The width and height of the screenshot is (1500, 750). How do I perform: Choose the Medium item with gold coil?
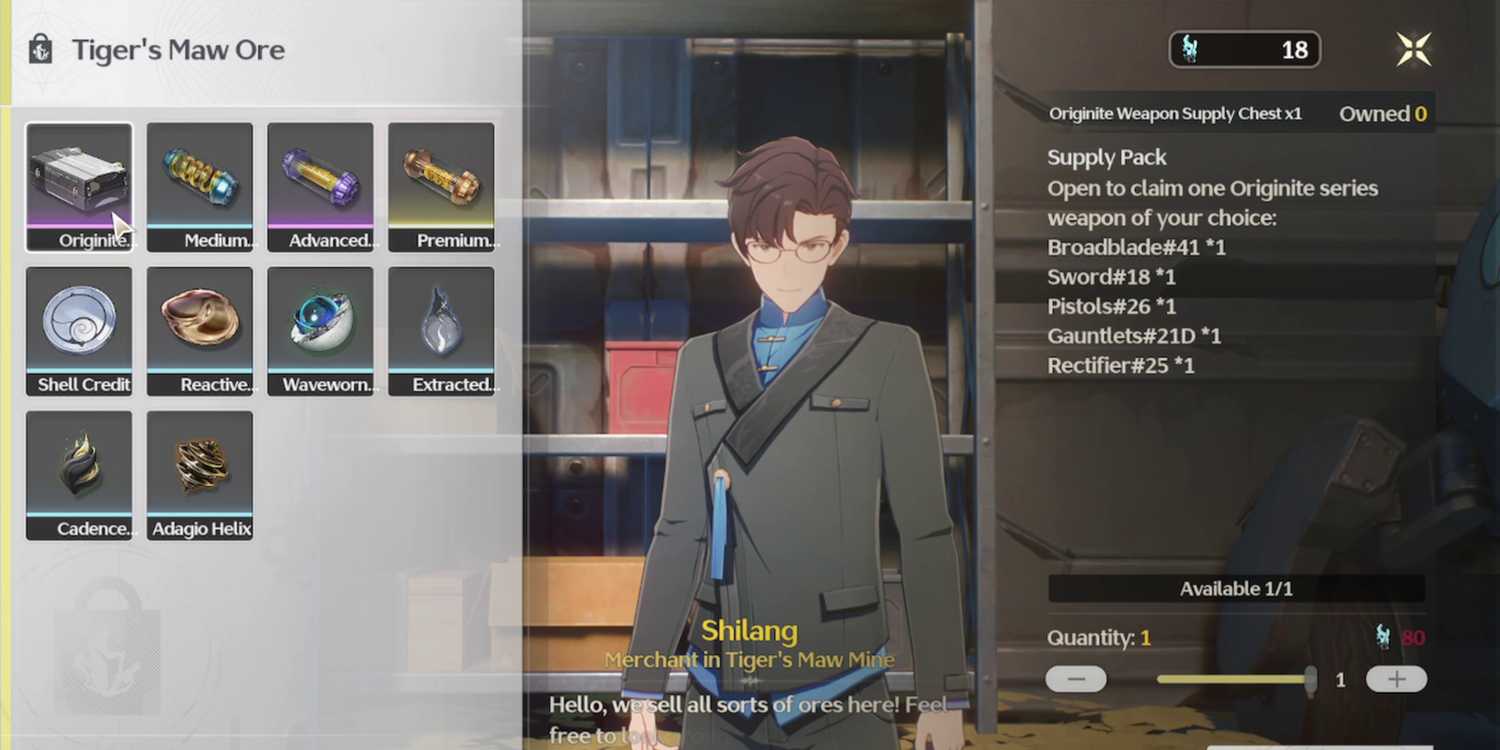200,187
